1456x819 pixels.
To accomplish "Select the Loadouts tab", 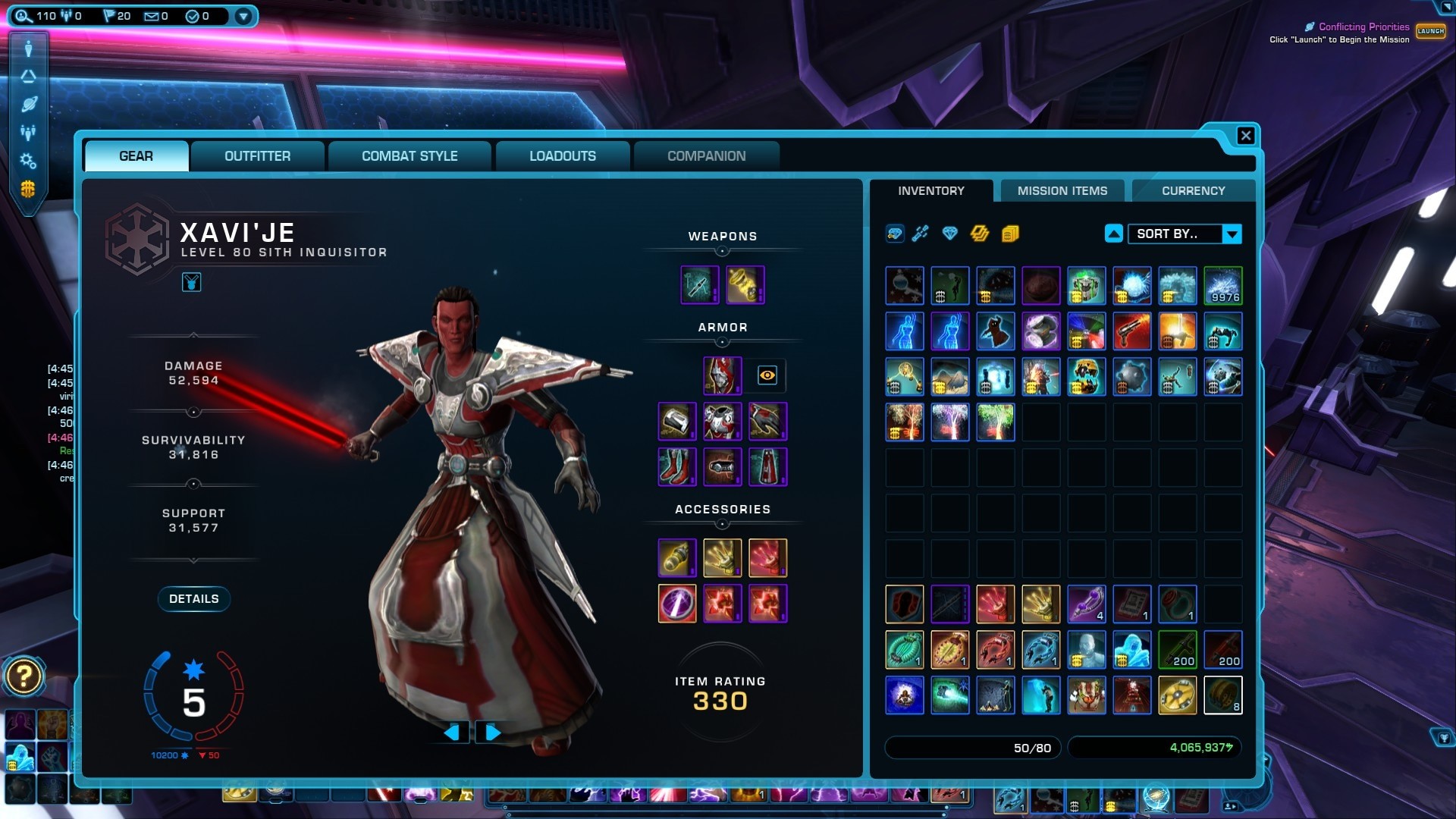I will point(562,156).
